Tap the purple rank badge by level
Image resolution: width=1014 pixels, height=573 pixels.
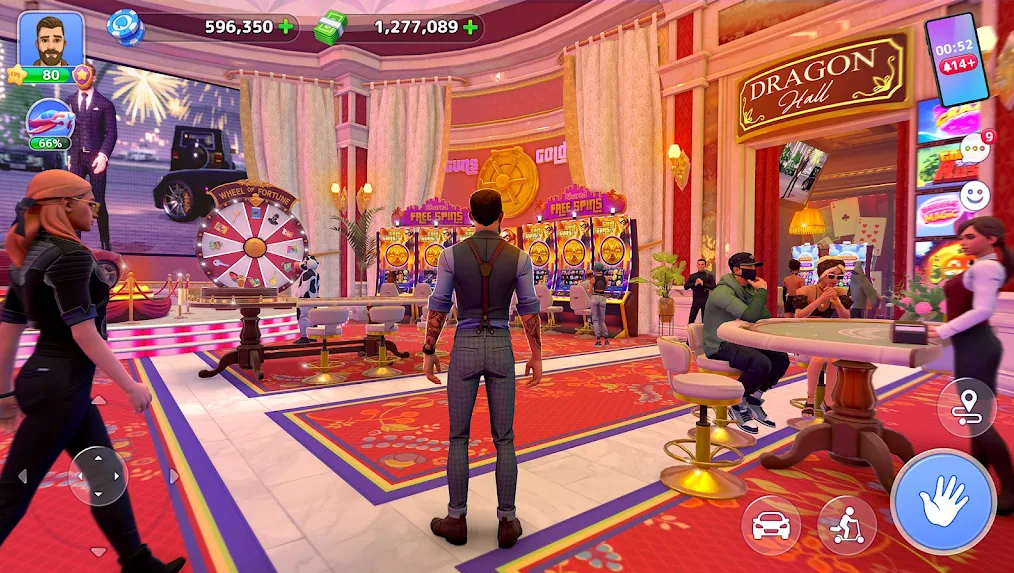coord(85,74)
